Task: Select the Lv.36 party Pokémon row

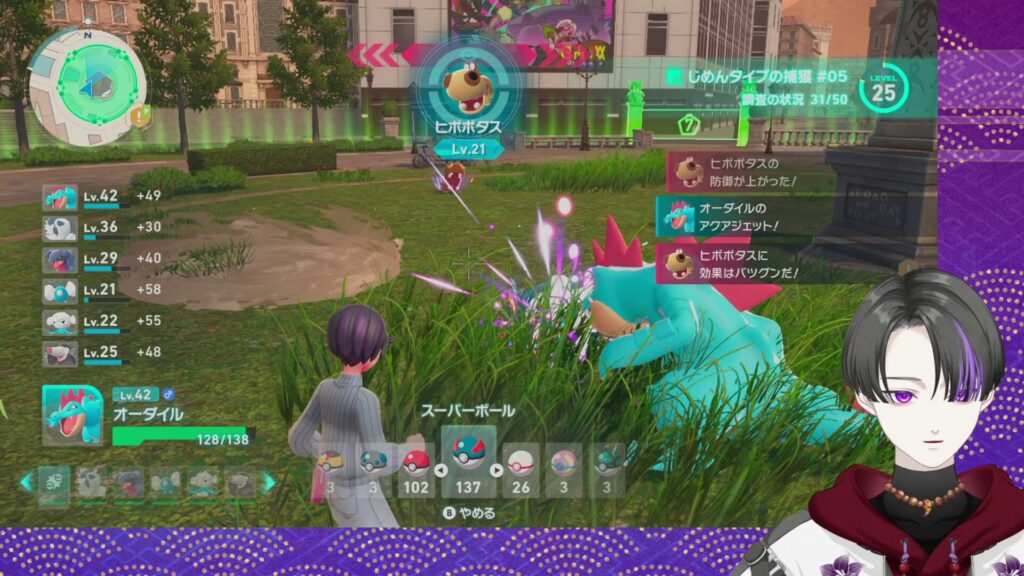Action: pos(100,228)
